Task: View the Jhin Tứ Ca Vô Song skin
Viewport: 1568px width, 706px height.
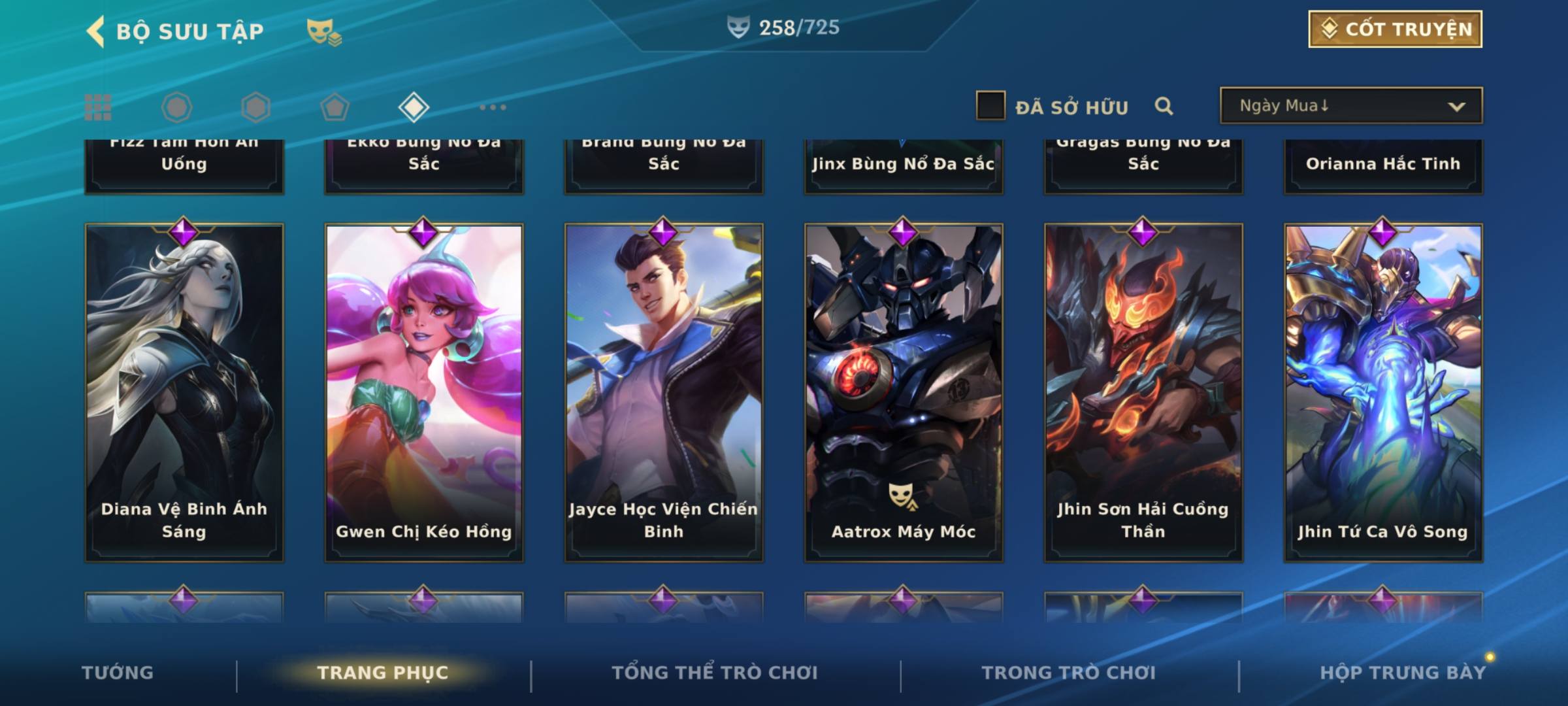Action: coord(1383,392)
